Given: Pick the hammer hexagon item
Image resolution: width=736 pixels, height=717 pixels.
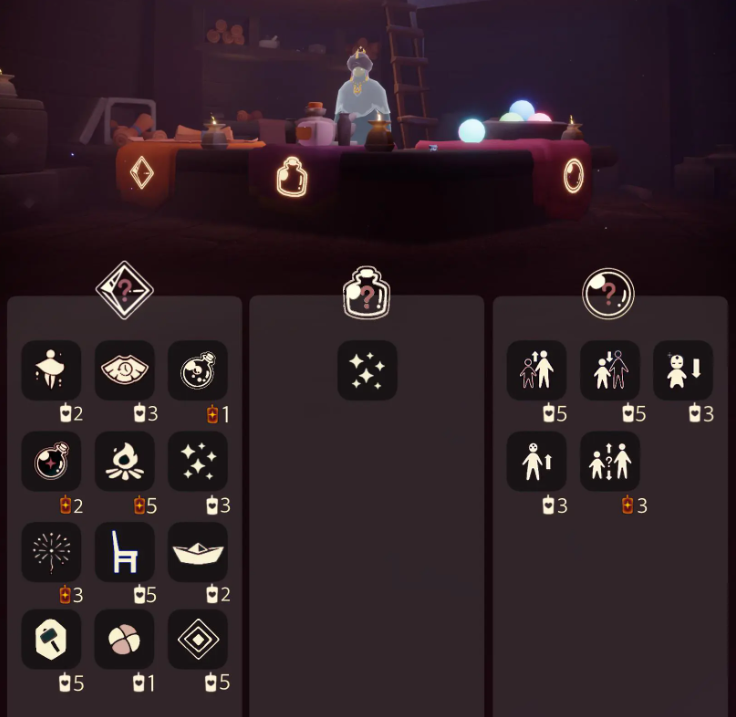Looking at the screenshot, I should [52, 639].
